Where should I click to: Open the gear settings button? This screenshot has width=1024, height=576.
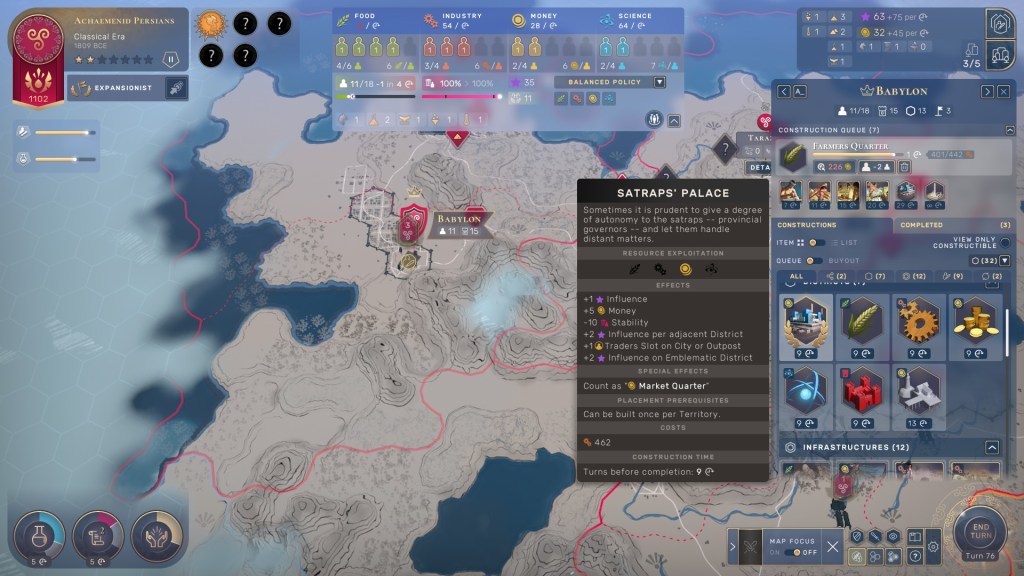click(933, 548)
